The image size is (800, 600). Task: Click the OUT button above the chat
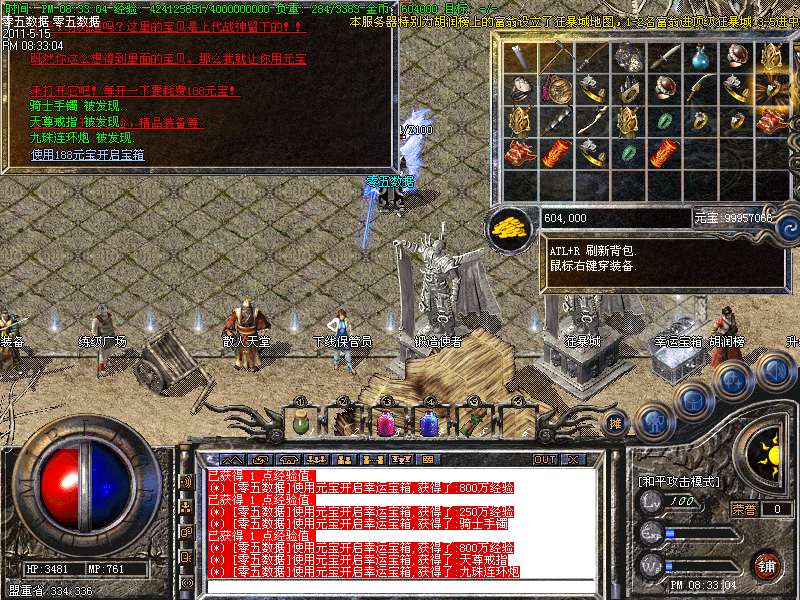point(544,459)
